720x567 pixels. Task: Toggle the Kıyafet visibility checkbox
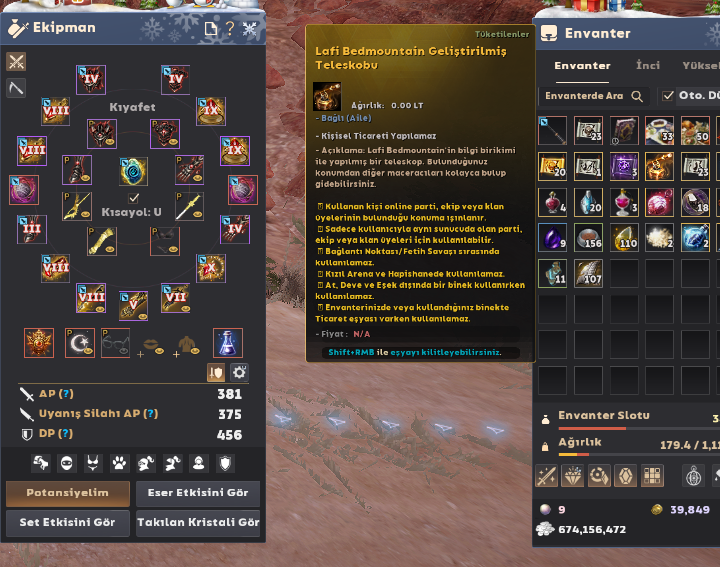[134, 198]
